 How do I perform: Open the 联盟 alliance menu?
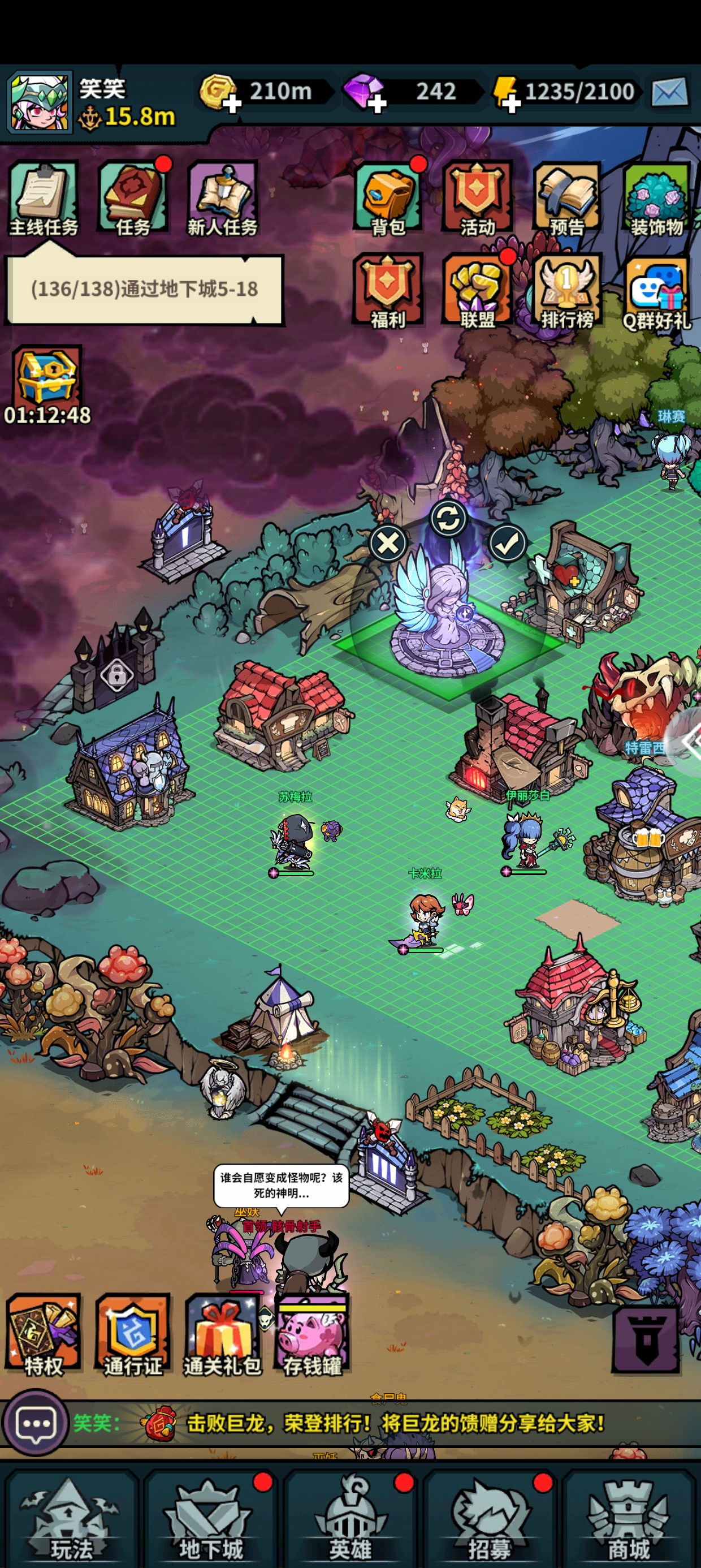point(478,290)
